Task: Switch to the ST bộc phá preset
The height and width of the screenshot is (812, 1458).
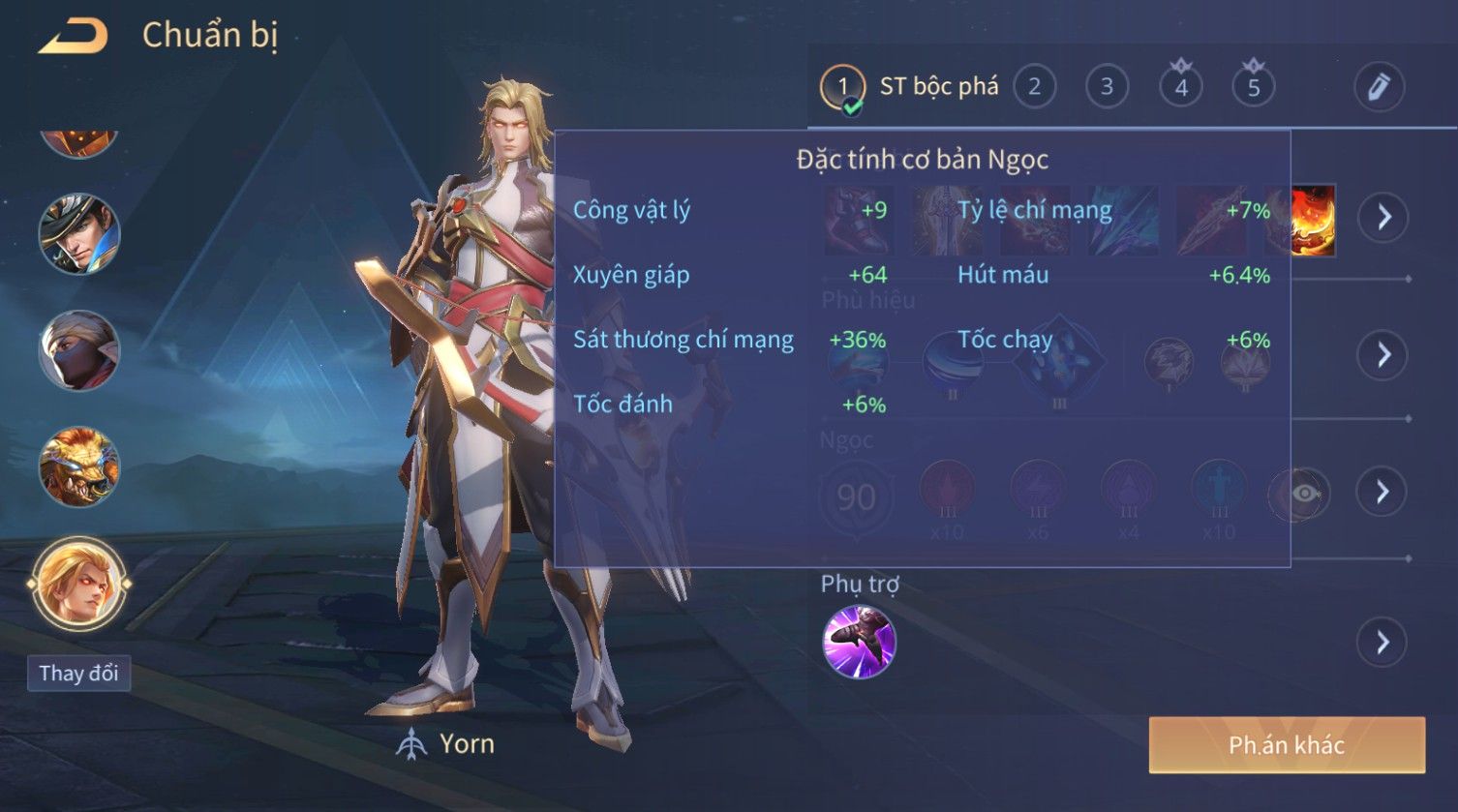Action: 910,87
